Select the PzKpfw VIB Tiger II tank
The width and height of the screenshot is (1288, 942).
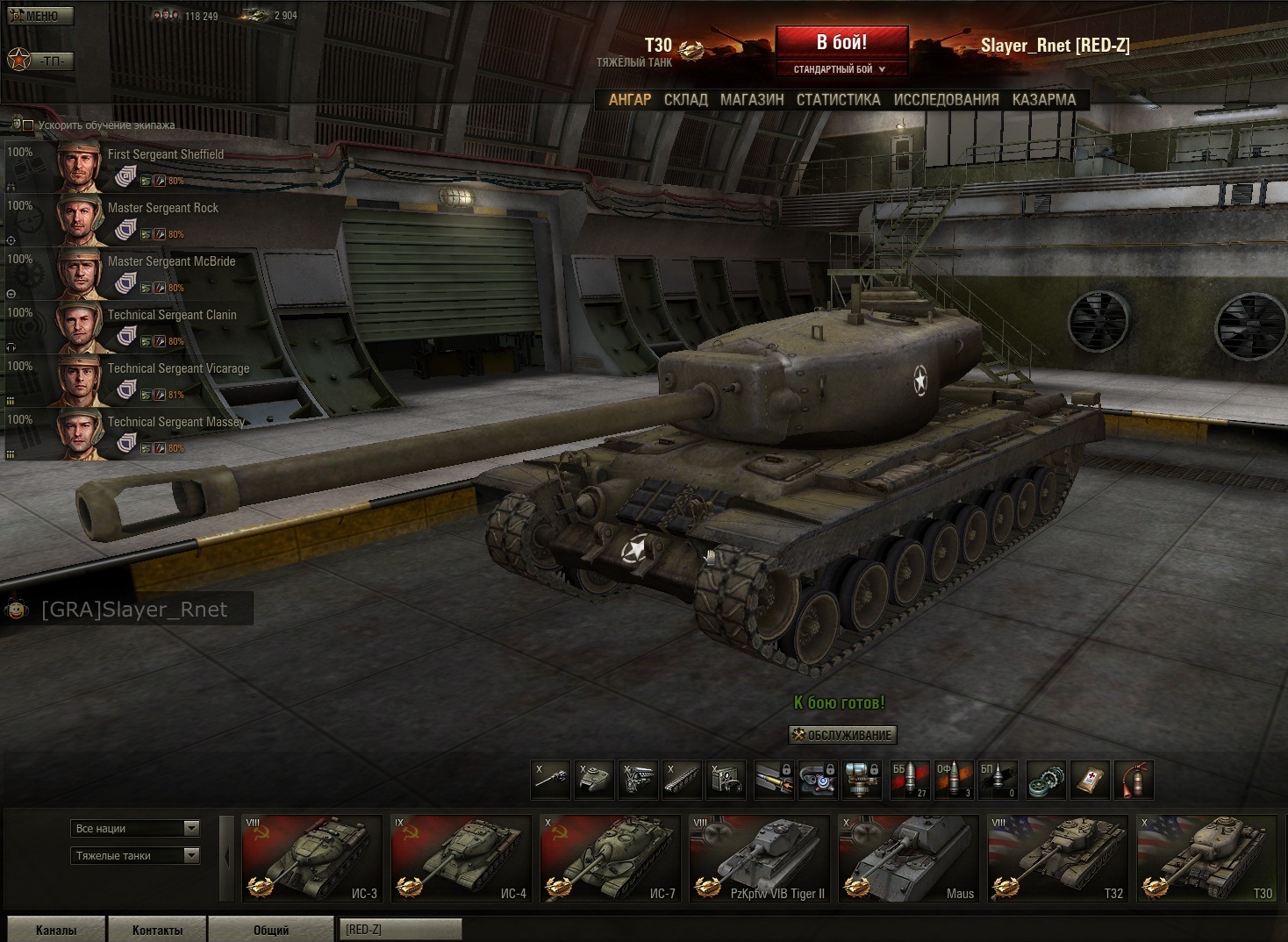pos(759,859)
